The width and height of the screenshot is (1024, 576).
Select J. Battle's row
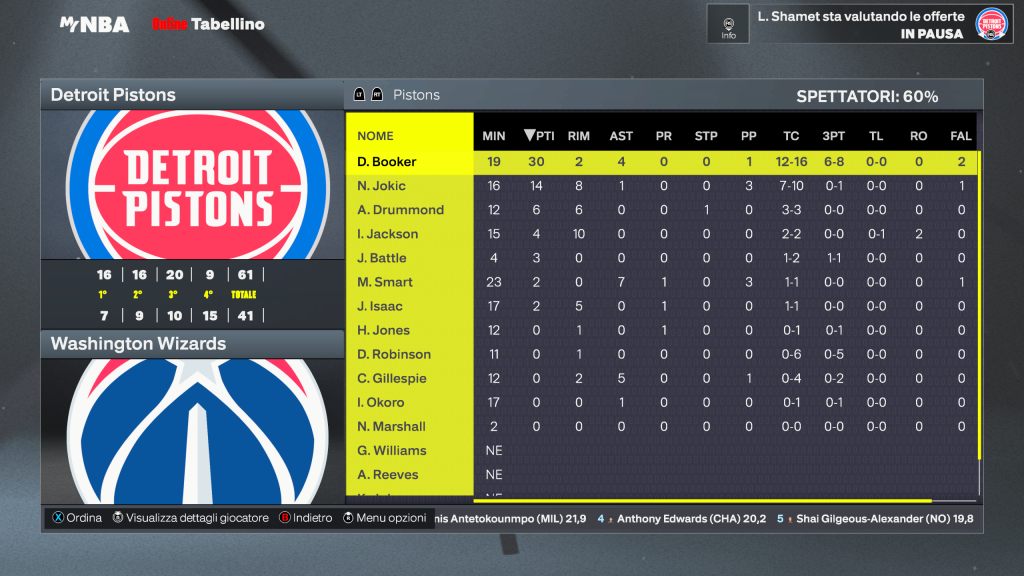pyautogui.click(x=382, y=258)
